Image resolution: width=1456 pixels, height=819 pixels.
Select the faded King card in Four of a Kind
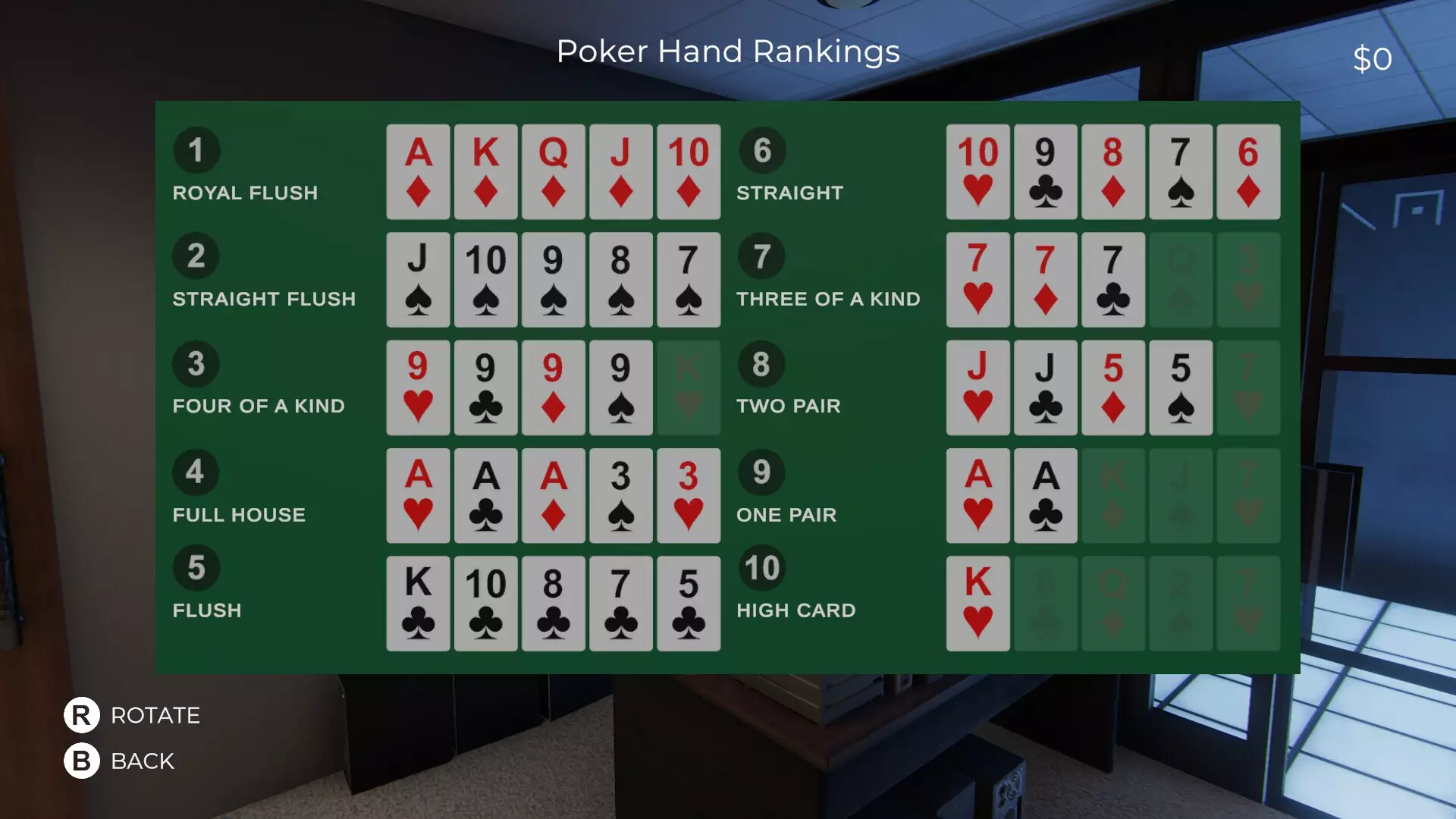click(x=689, y=387)
